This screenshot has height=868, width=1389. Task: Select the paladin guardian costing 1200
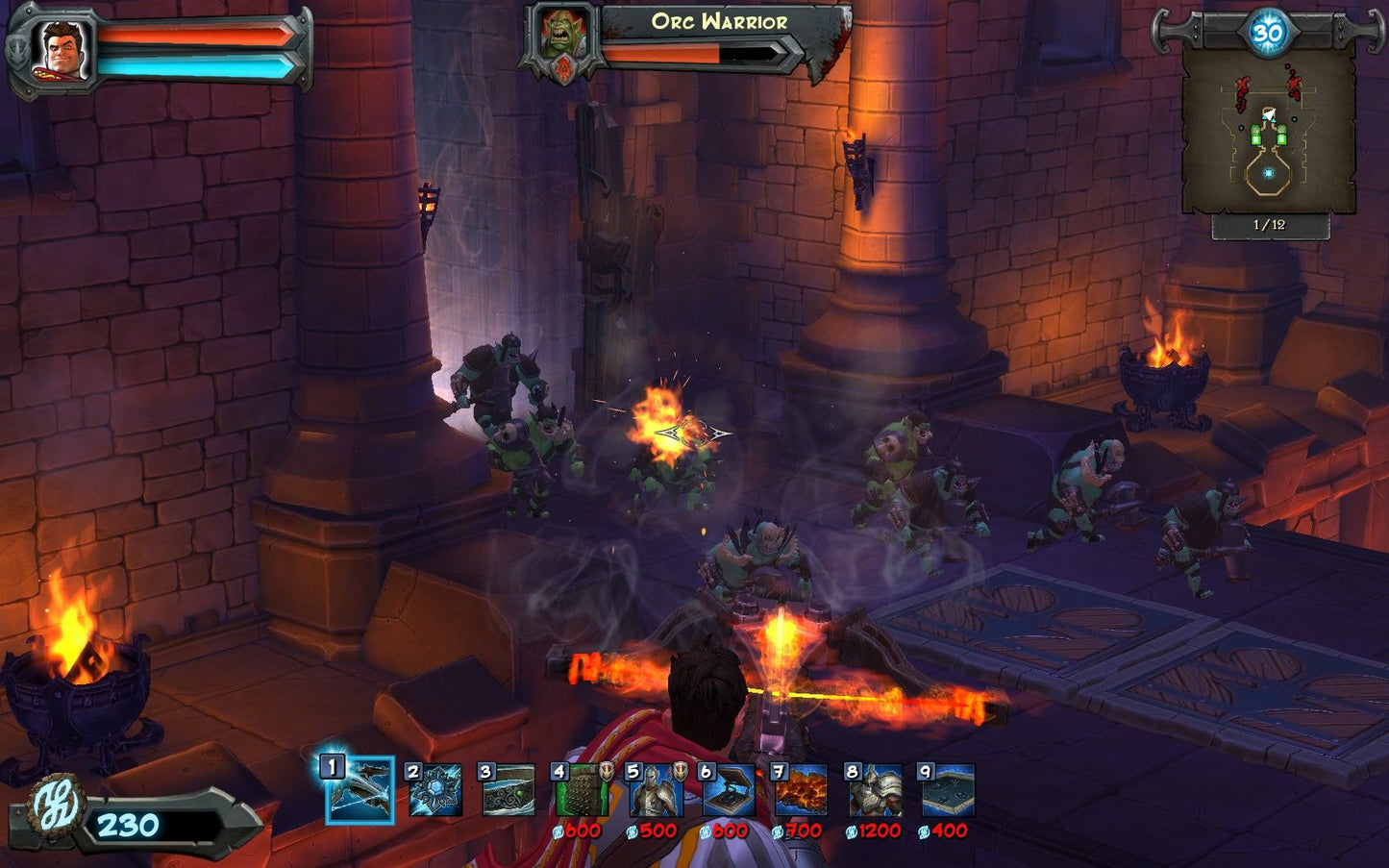click(875, 790)
